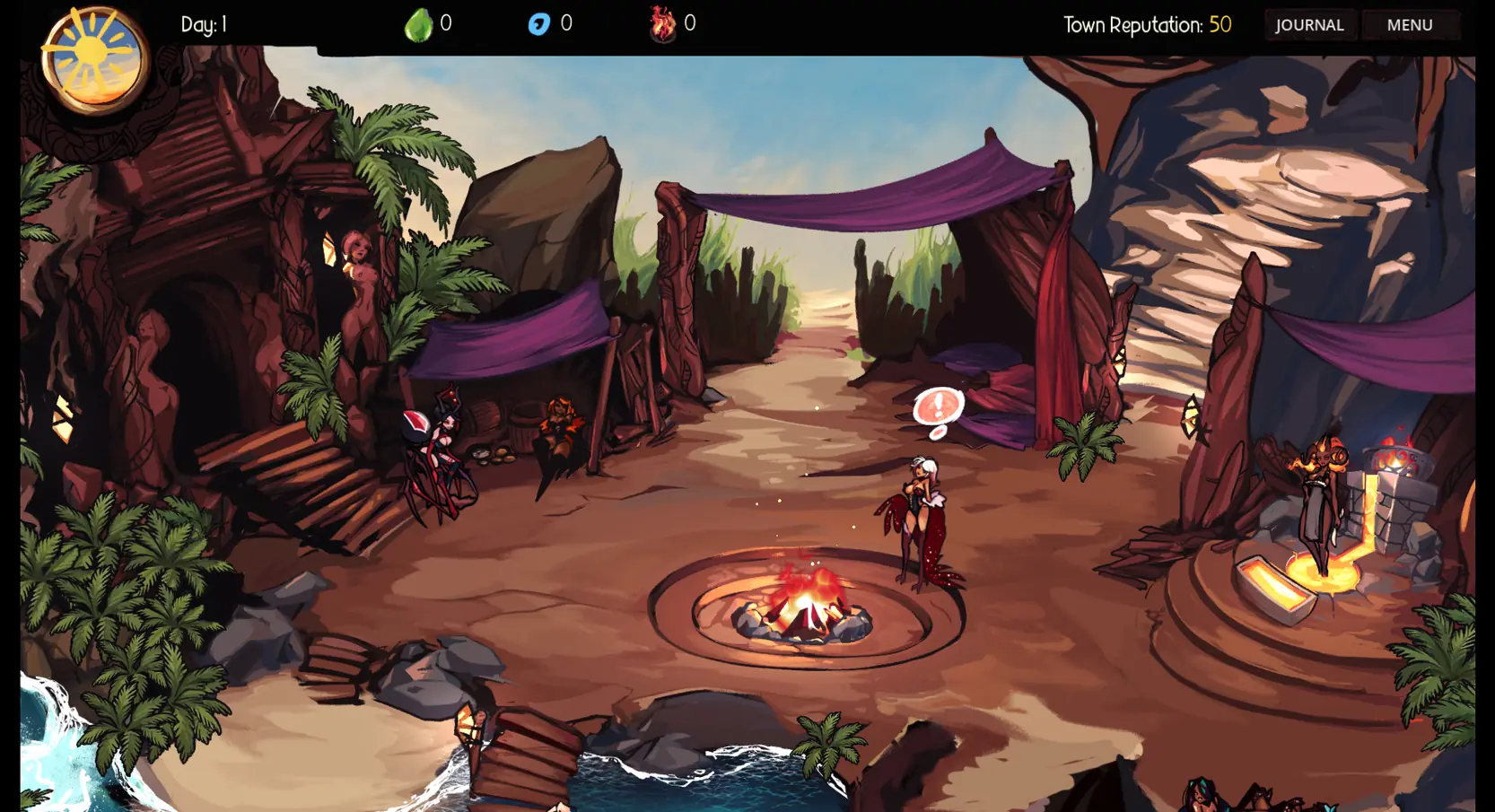This screenshot has width=1495, height=812.
Task: Open the Menu button
Action: click(x=1409, y=25)
